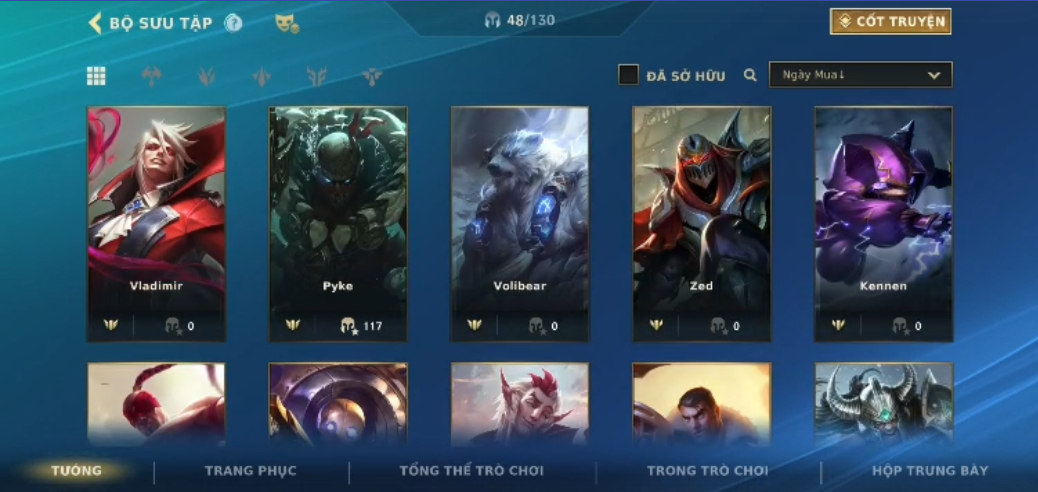
Task: Select the Vladimir champion card
Action: point(156,223)
